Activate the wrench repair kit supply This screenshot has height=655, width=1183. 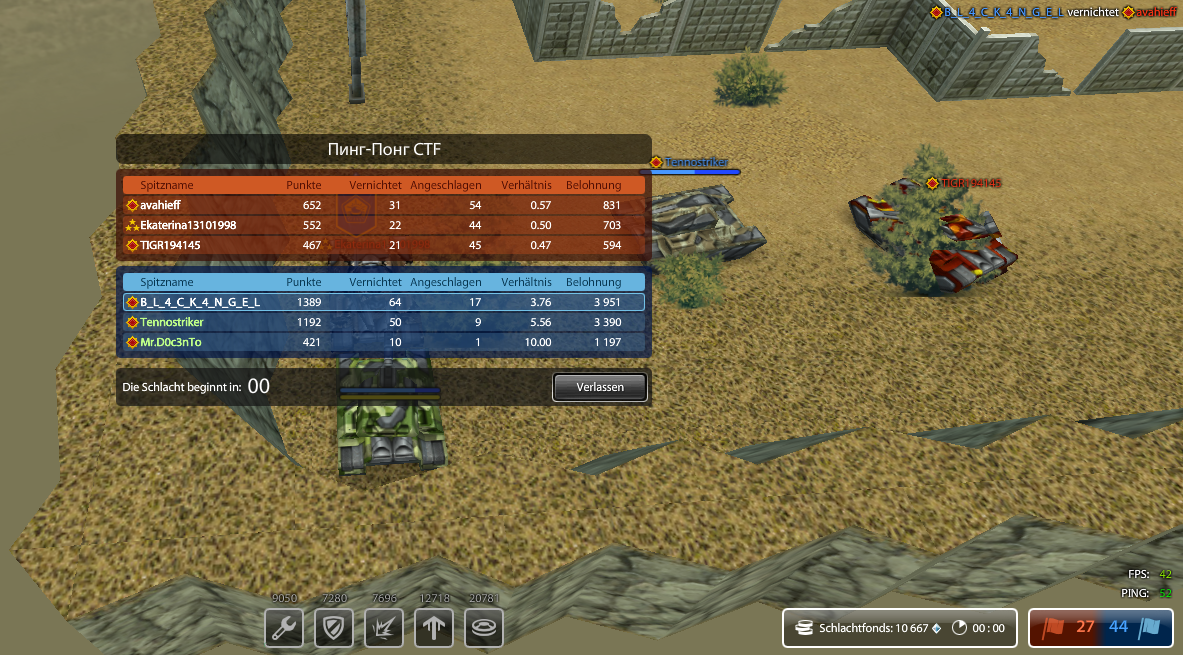point(284,628)
